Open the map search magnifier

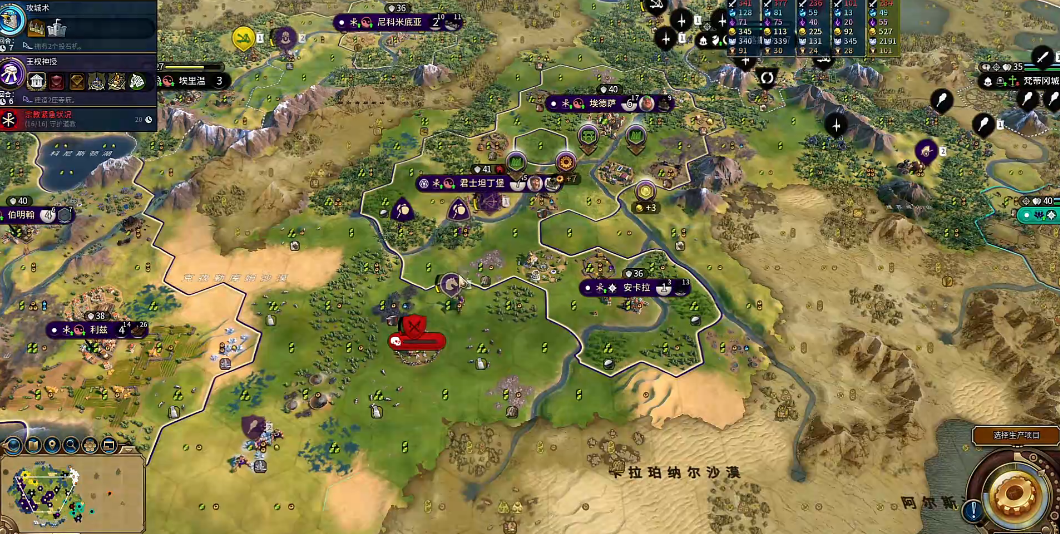[x=72, y=445]
